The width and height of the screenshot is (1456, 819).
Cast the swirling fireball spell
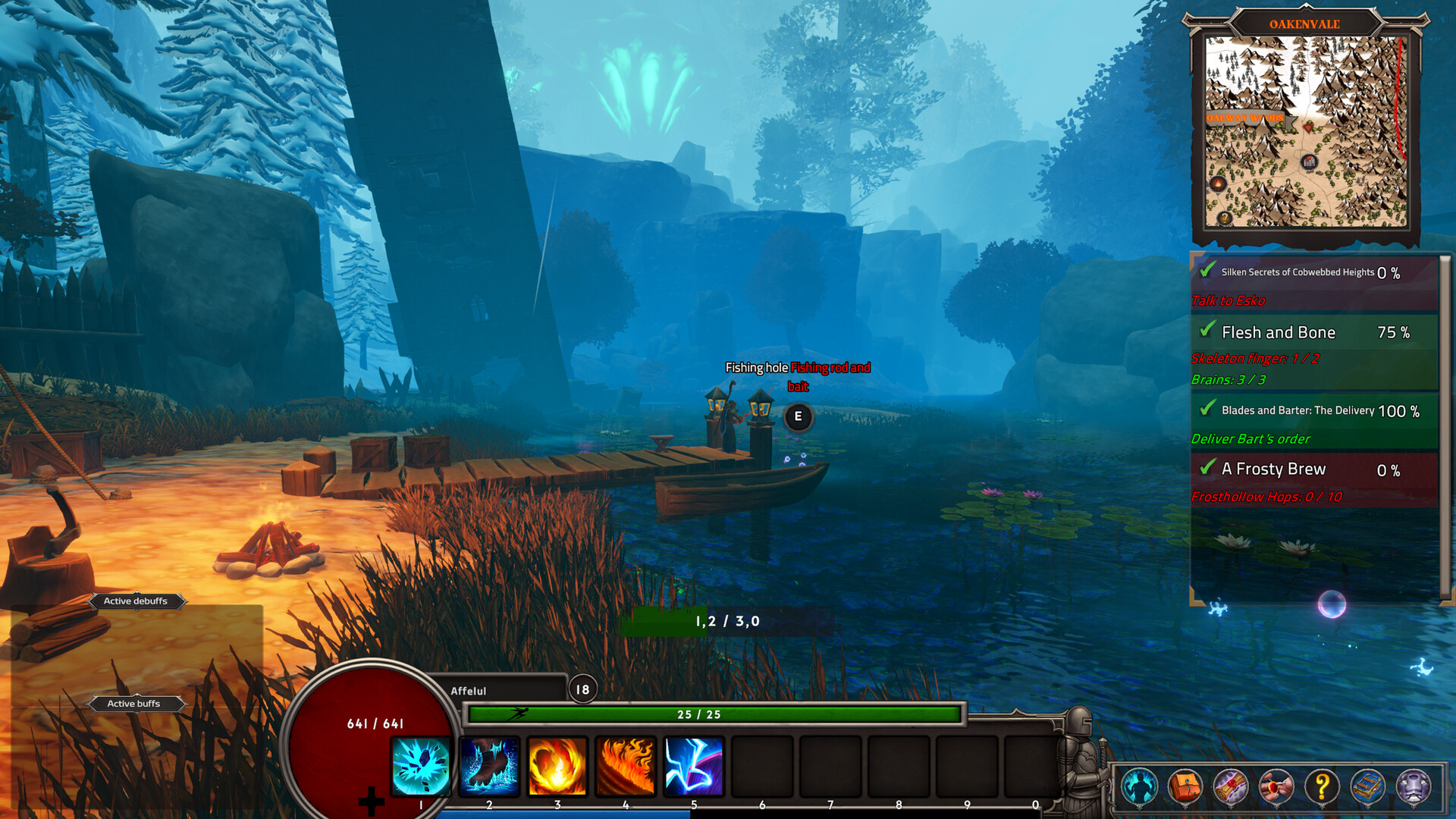(557, 766)
